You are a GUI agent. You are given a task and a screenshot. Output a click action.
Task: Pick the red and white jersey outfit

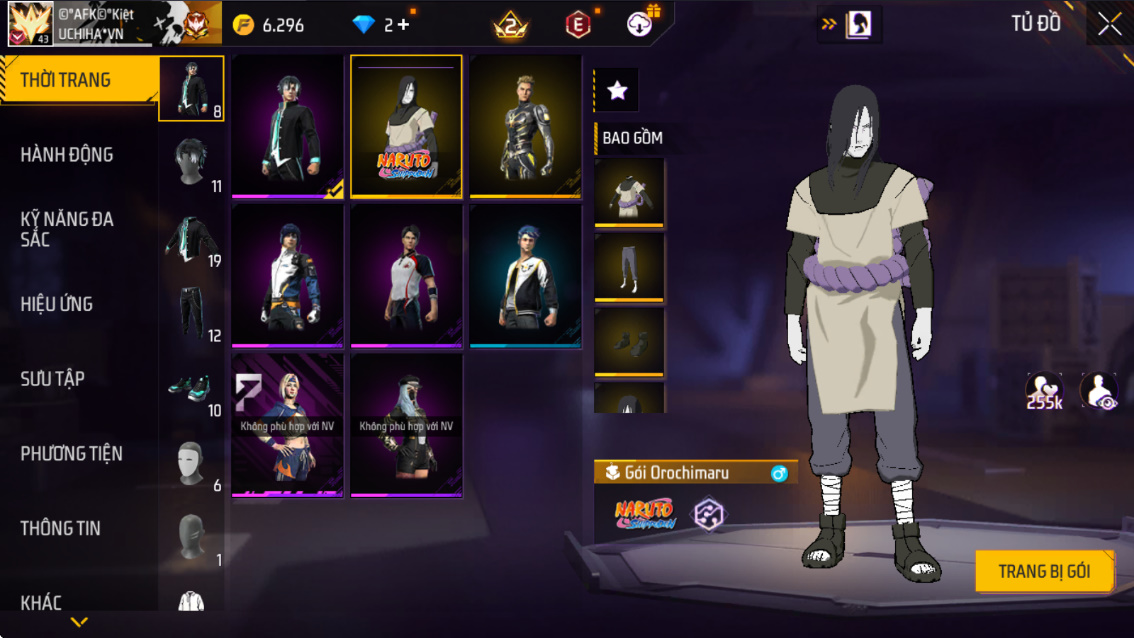click(406, 275)
